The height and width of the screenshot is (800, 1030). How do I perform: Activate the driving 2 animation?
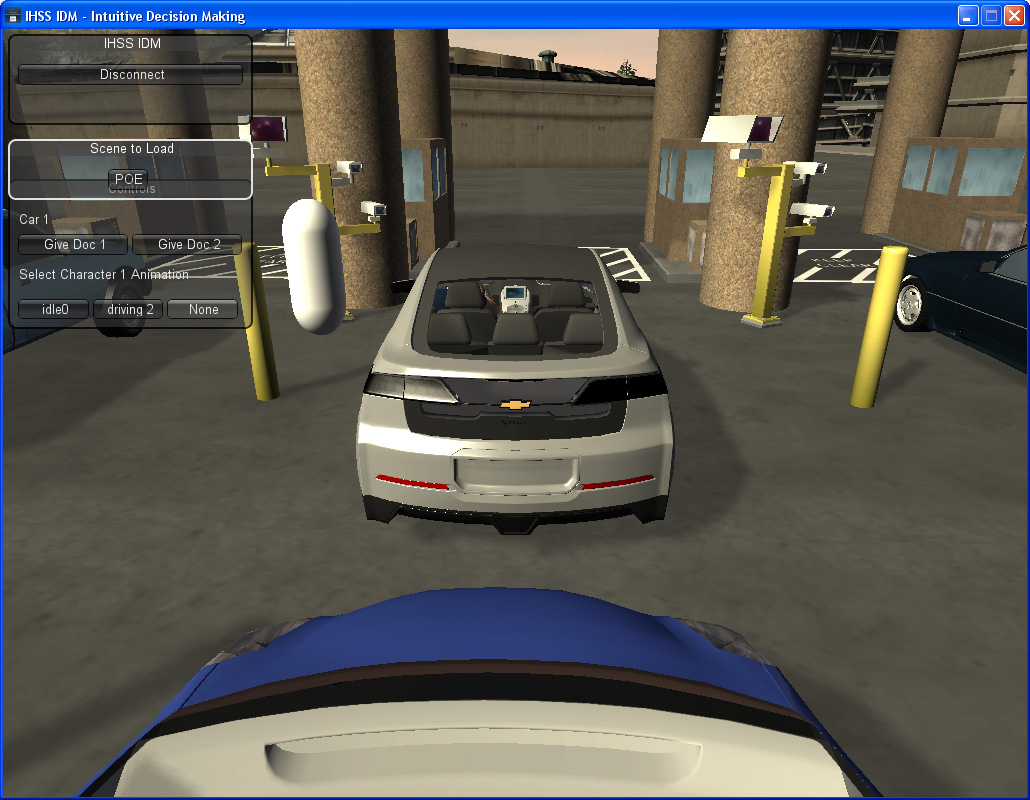coord(130,310)
